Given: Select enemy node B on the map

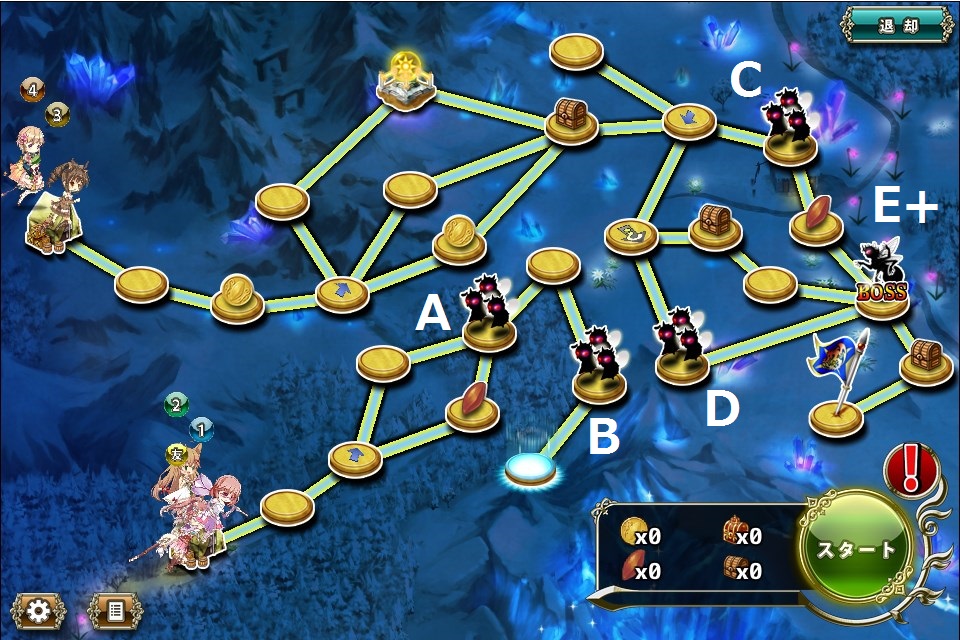Looking at the screenshot, I should coord(600,372).
